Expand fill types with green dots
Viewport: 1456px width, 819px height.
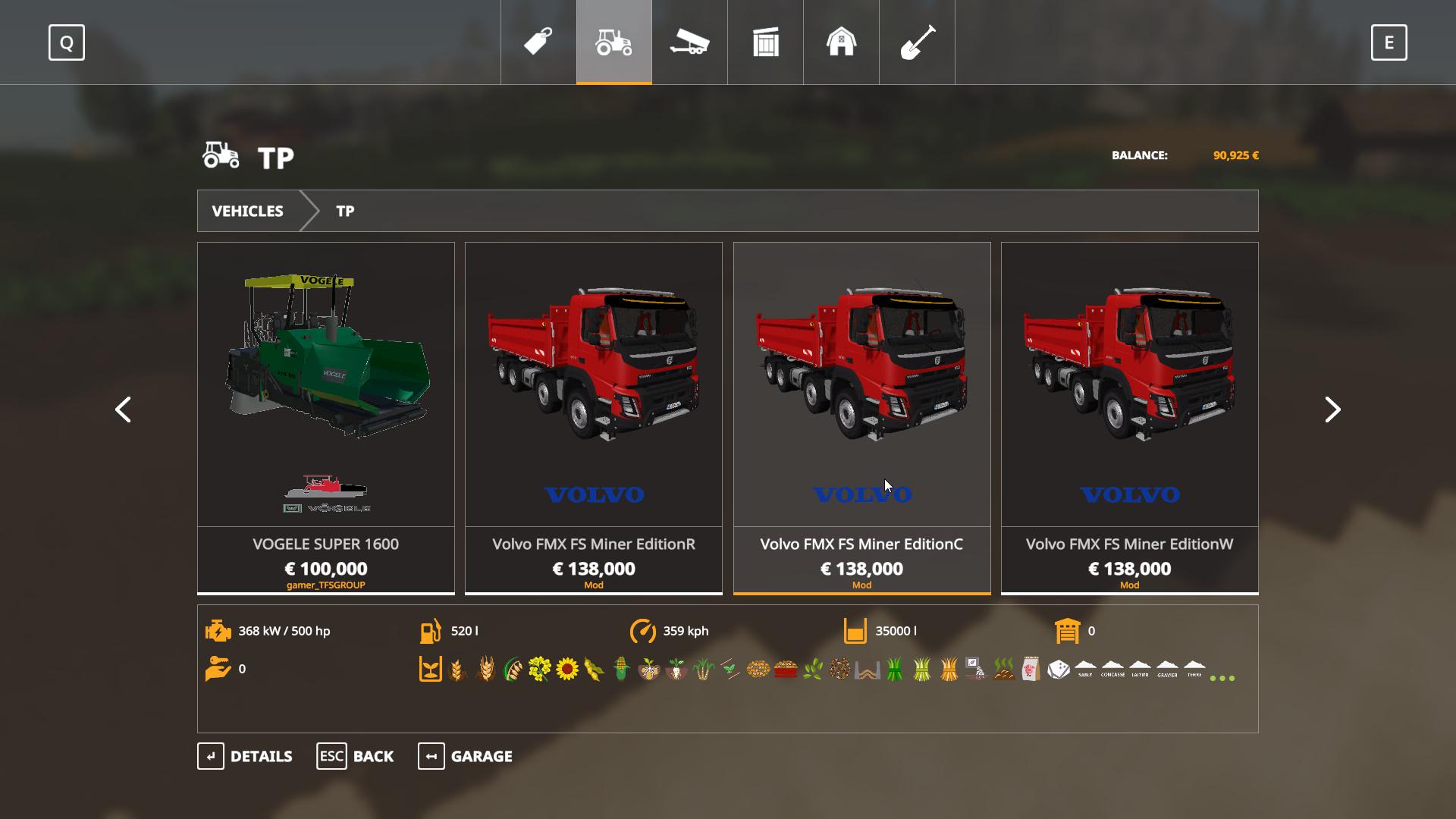(1222, 678)
